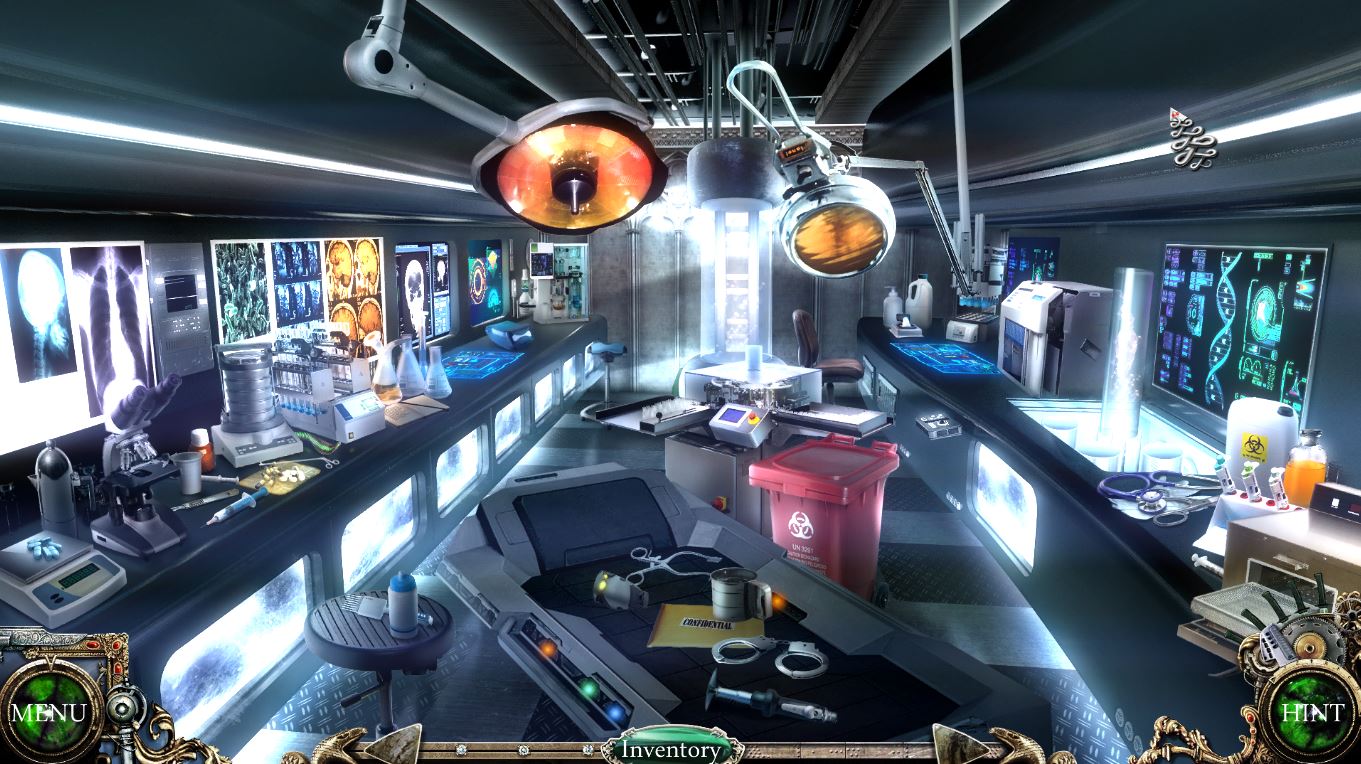Image resolution: width=1361 pixels, height=764 pixels.
Task: Open the Inventory bar at the bottom
Action: point(671,749)
